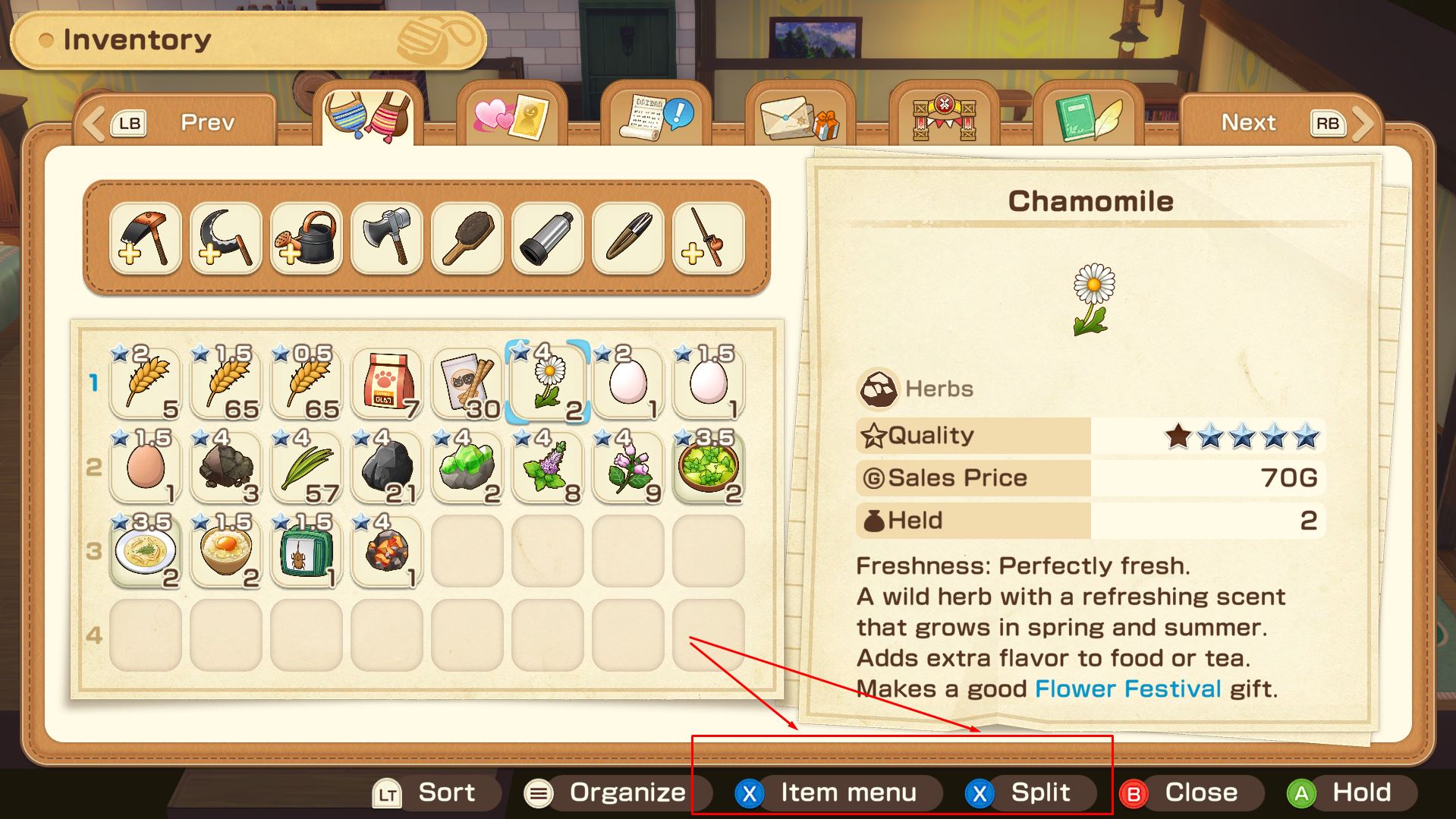Open the envelope and gift tab
The image size is (1456, 819).
point(799,119)
